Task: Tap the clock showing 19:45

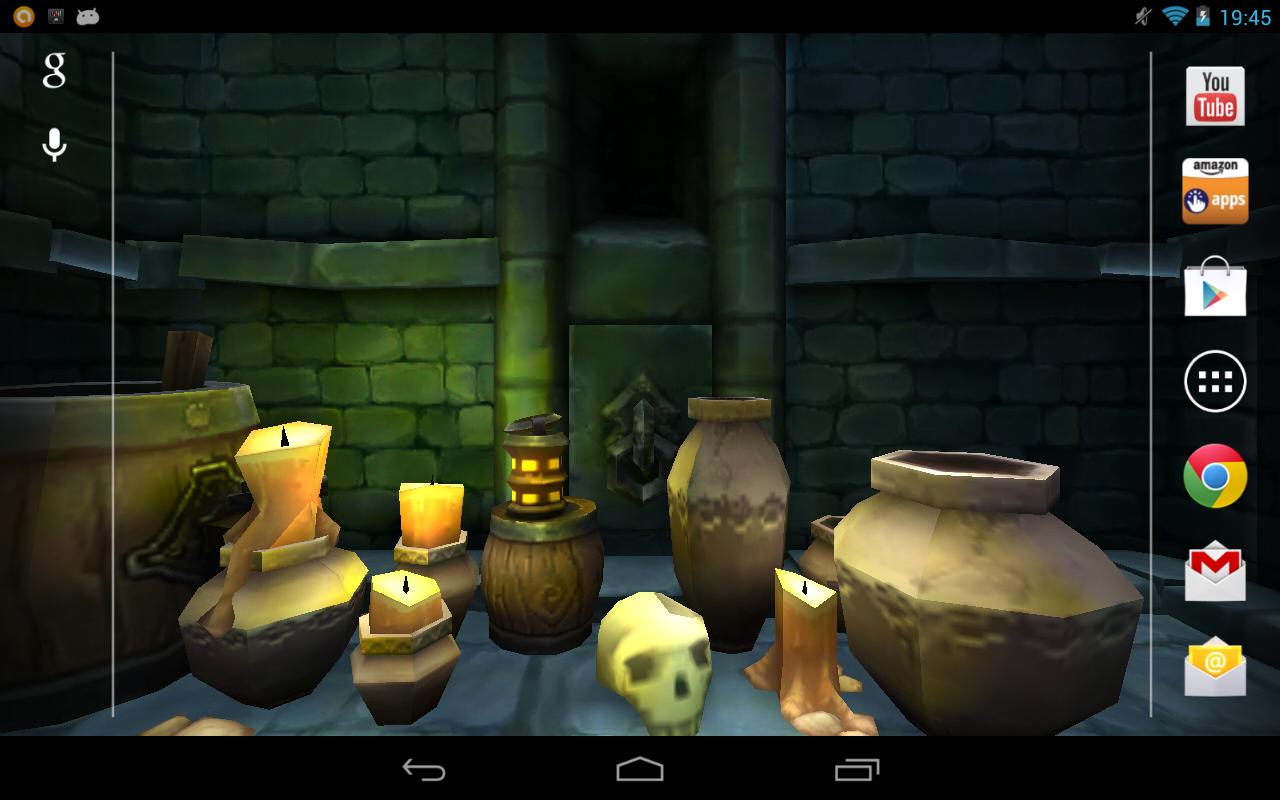Action: pos(1246,15)
